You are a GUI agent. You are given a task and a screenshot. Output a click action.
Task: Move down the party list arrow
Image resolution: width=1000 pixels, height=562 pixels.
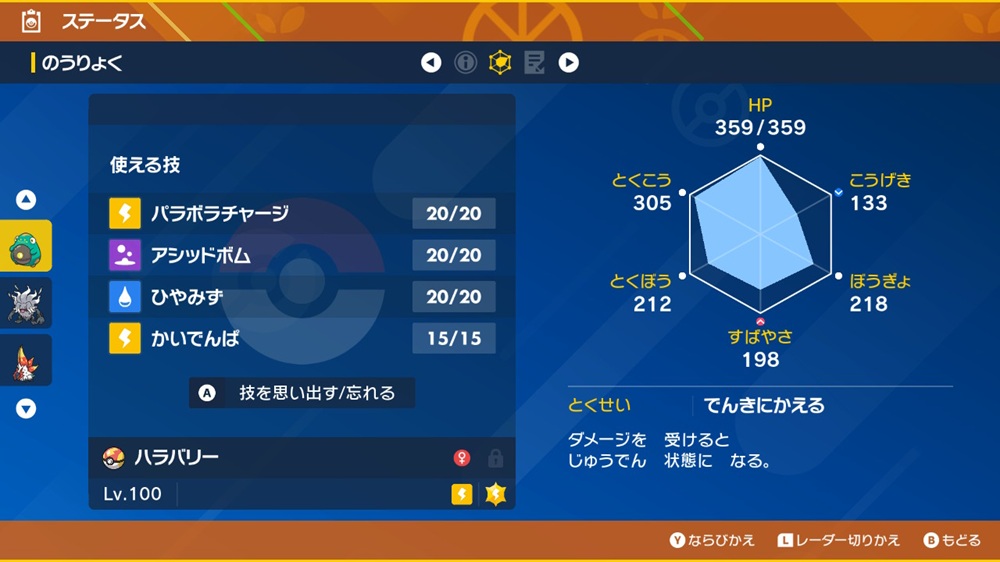[26, 408]
